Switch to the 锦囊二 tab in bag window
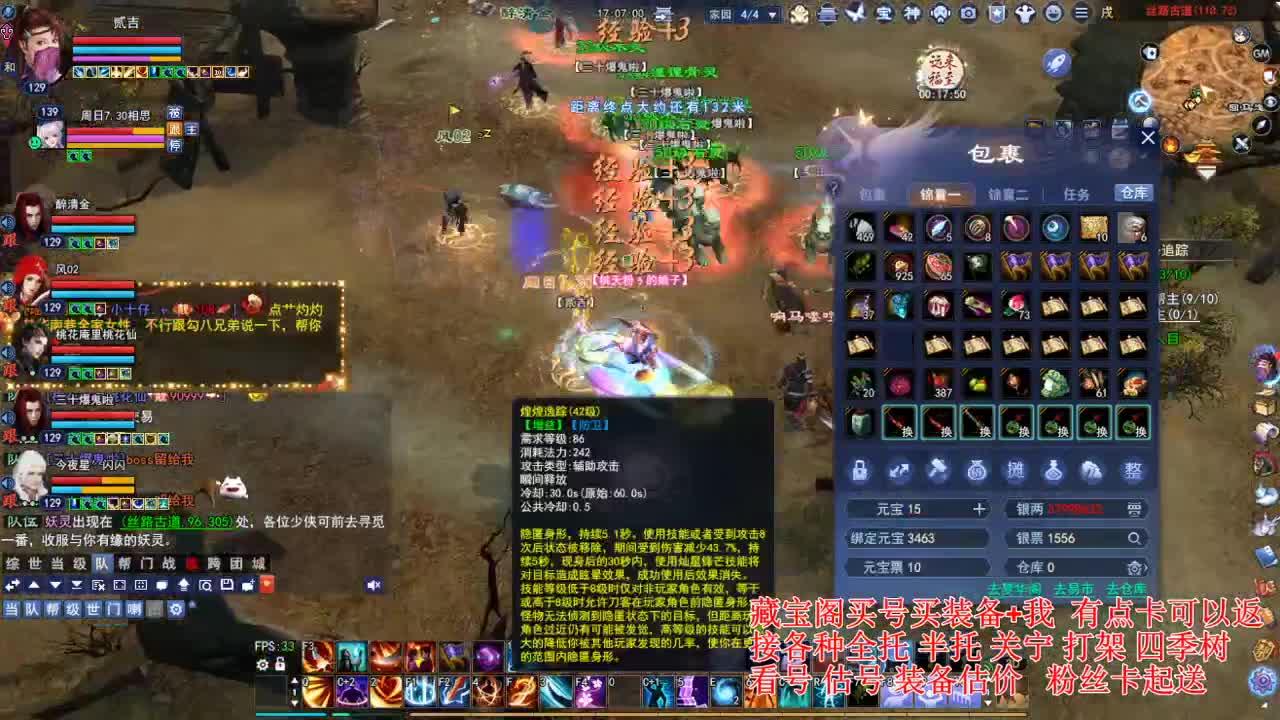Image resolution: width=1280 pixels, height=720 pixels. point(1010,195)
